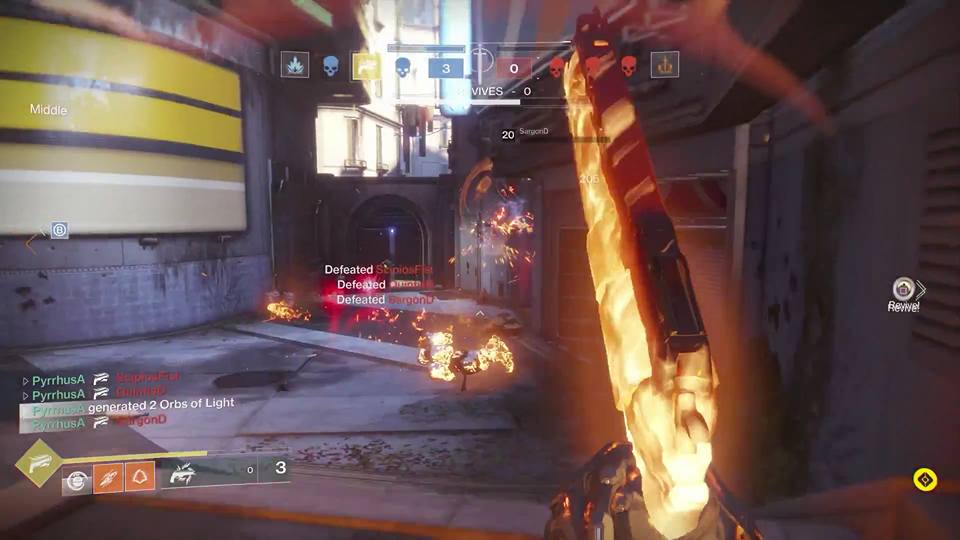The width and height of the screenshot is (960, 540).
Task: Use the orange melee ability icon
Action: (108, 479)
